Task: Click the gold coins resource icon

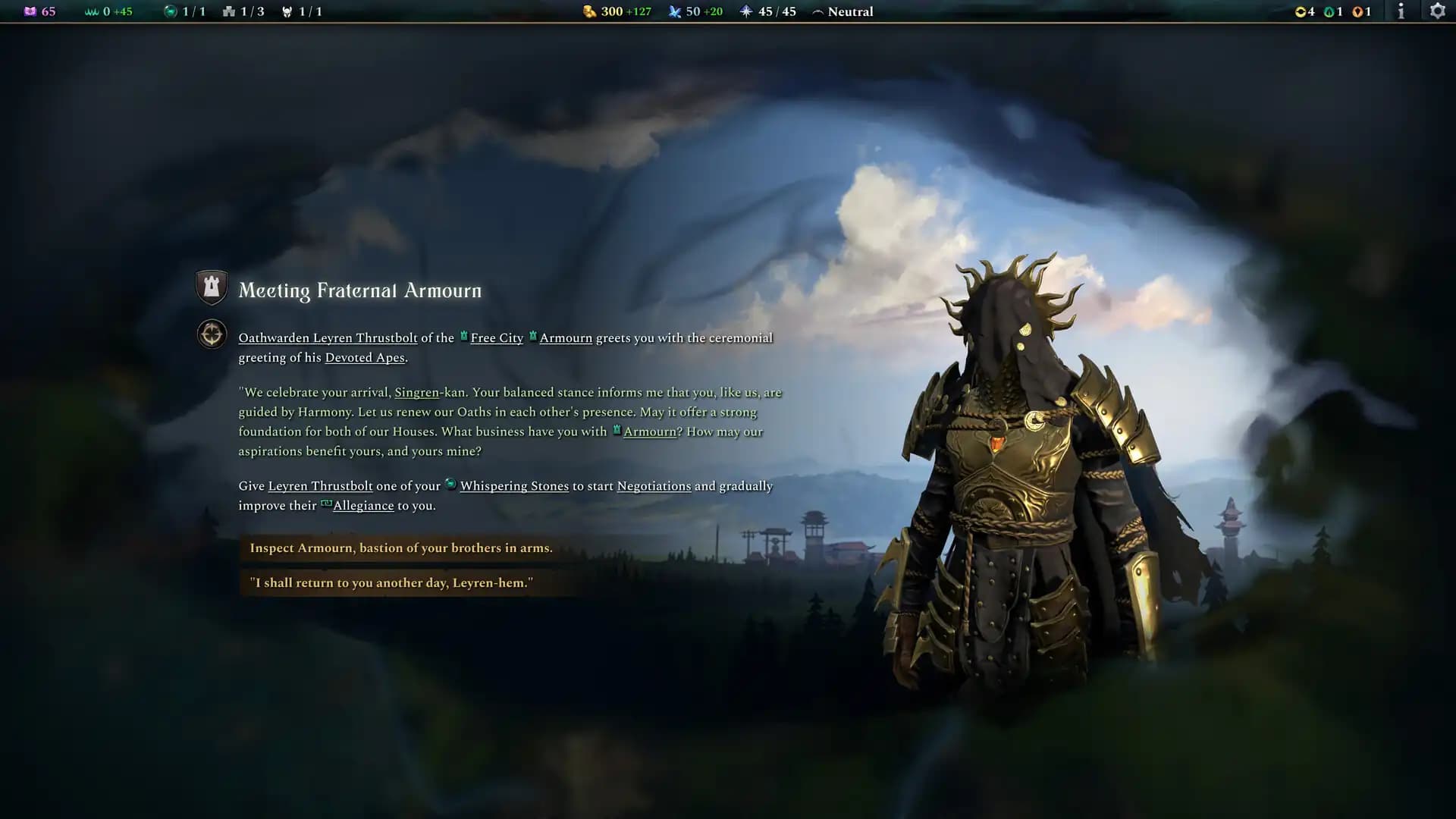Action: pos(588,11)
